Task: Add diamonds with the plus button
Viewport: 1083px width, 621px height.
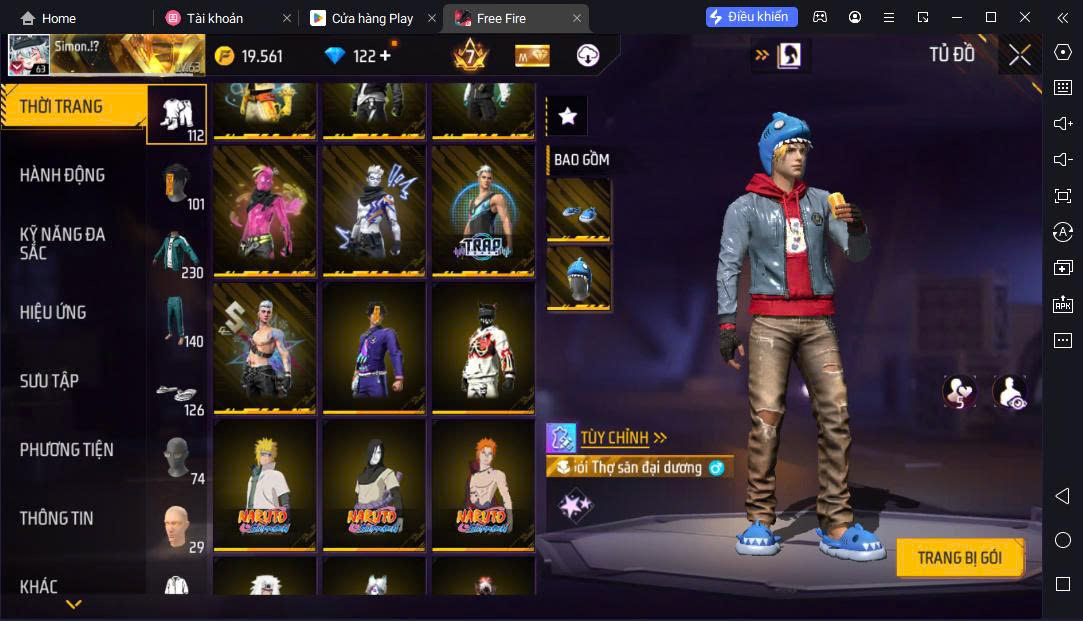Action: click(385, 56)
